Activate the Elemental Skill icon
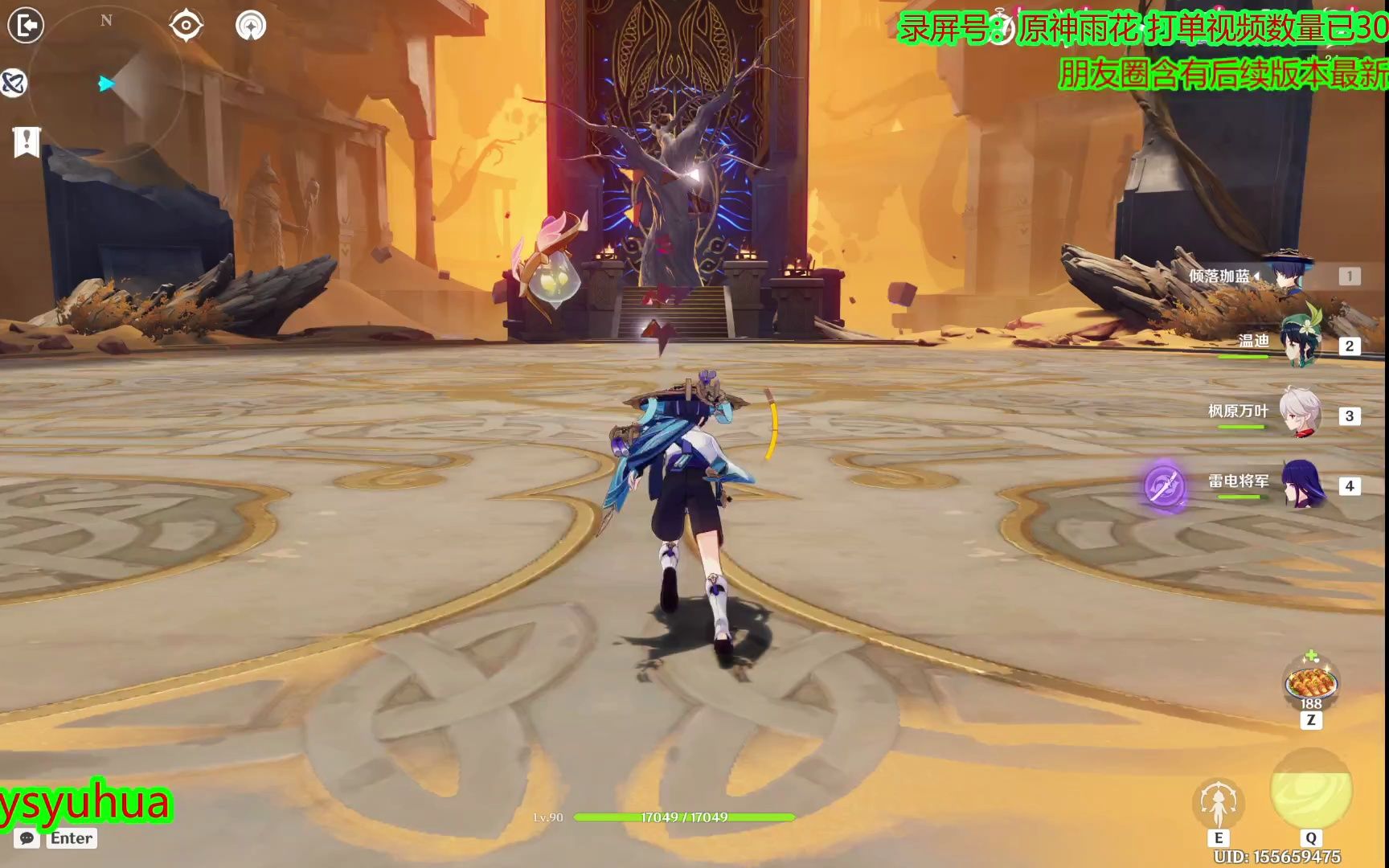The image size is (1389, 868). click(1218, 803)
